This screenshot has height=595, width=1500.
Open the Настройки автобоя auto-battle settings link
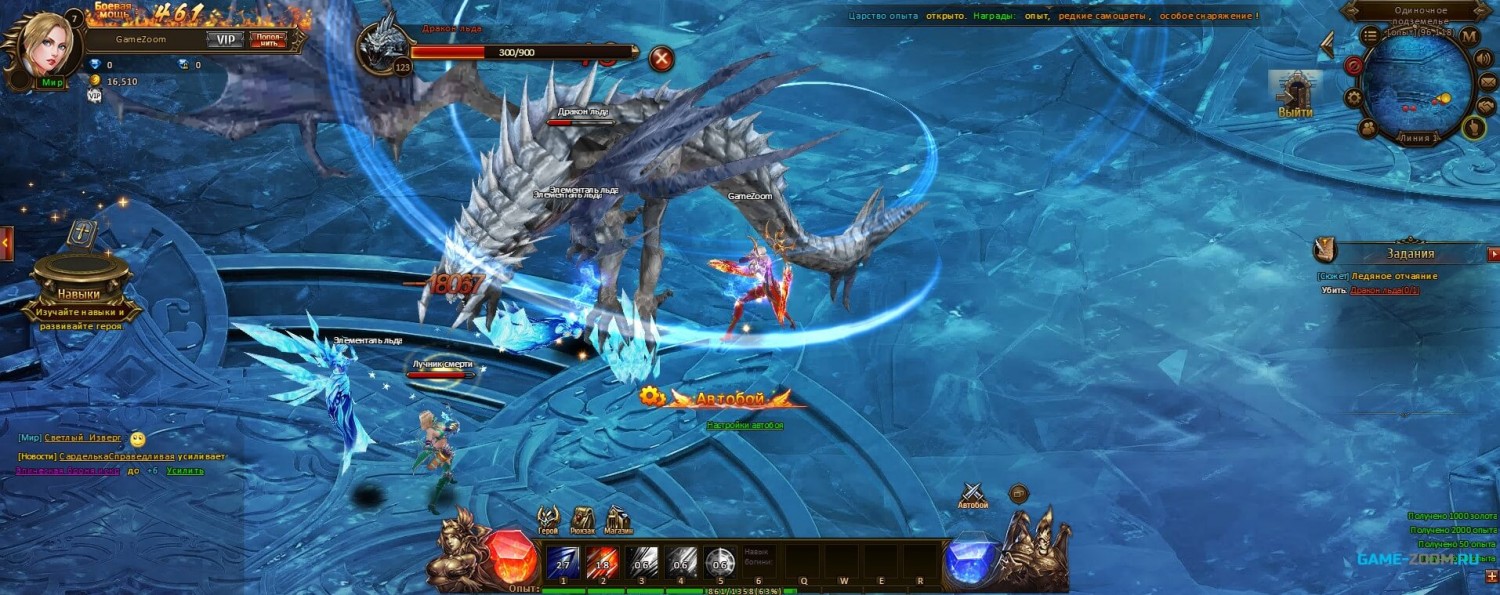click(x=745, y=425)
